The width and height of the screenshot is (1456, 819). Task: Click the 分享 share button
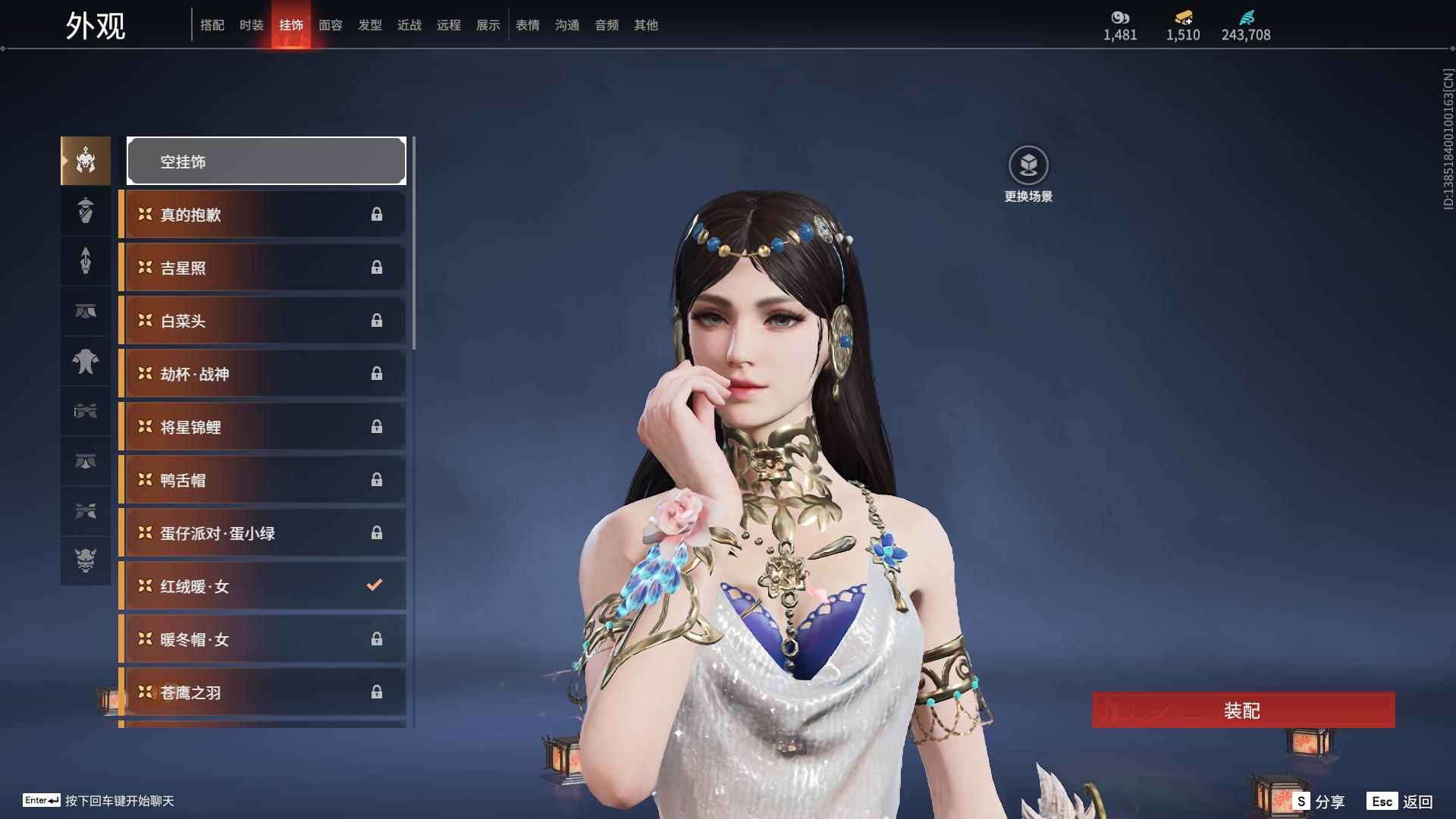tap(1319, 801)
